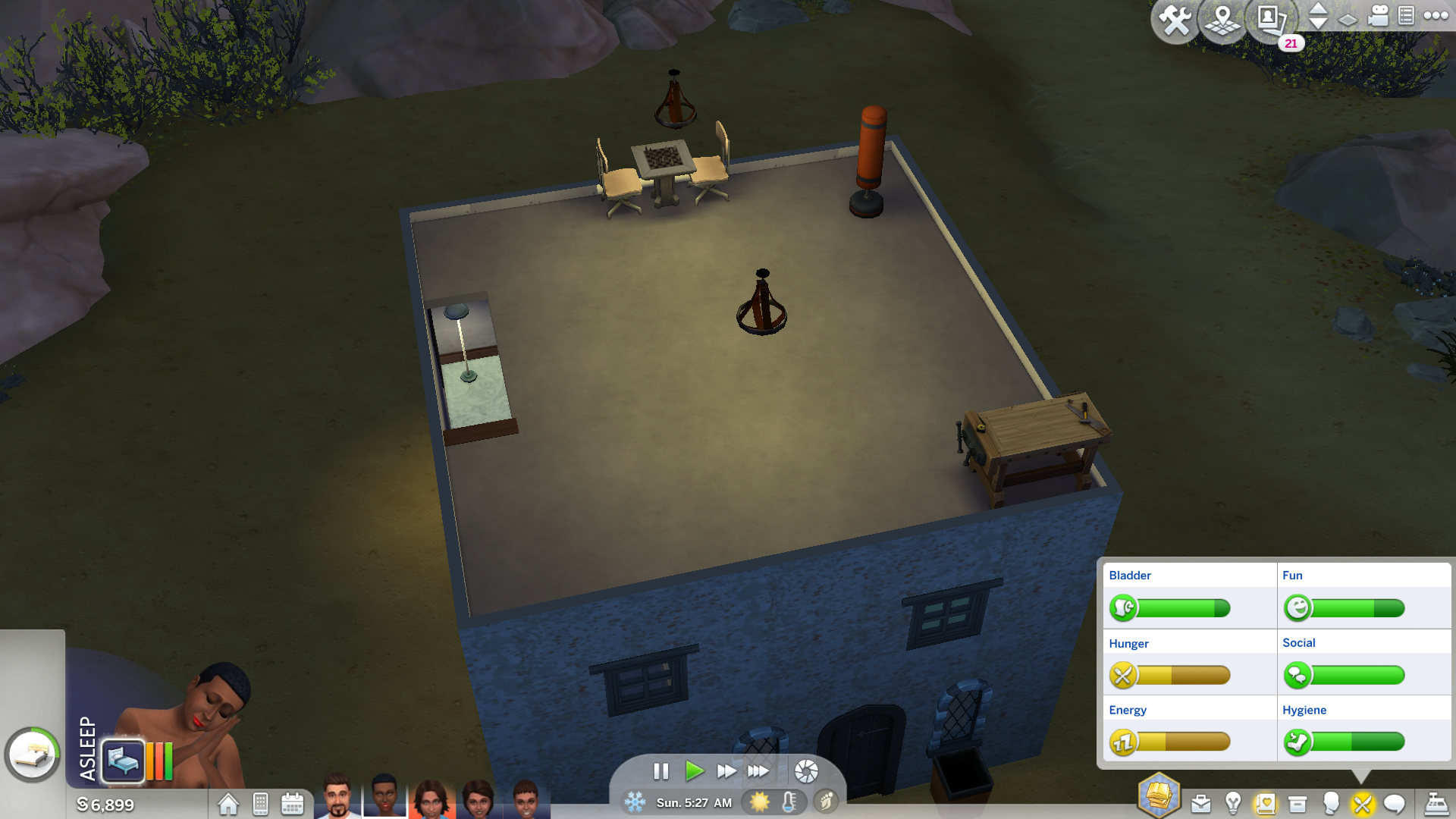Pause the game
1456x819 pixels.
point(661,771)
